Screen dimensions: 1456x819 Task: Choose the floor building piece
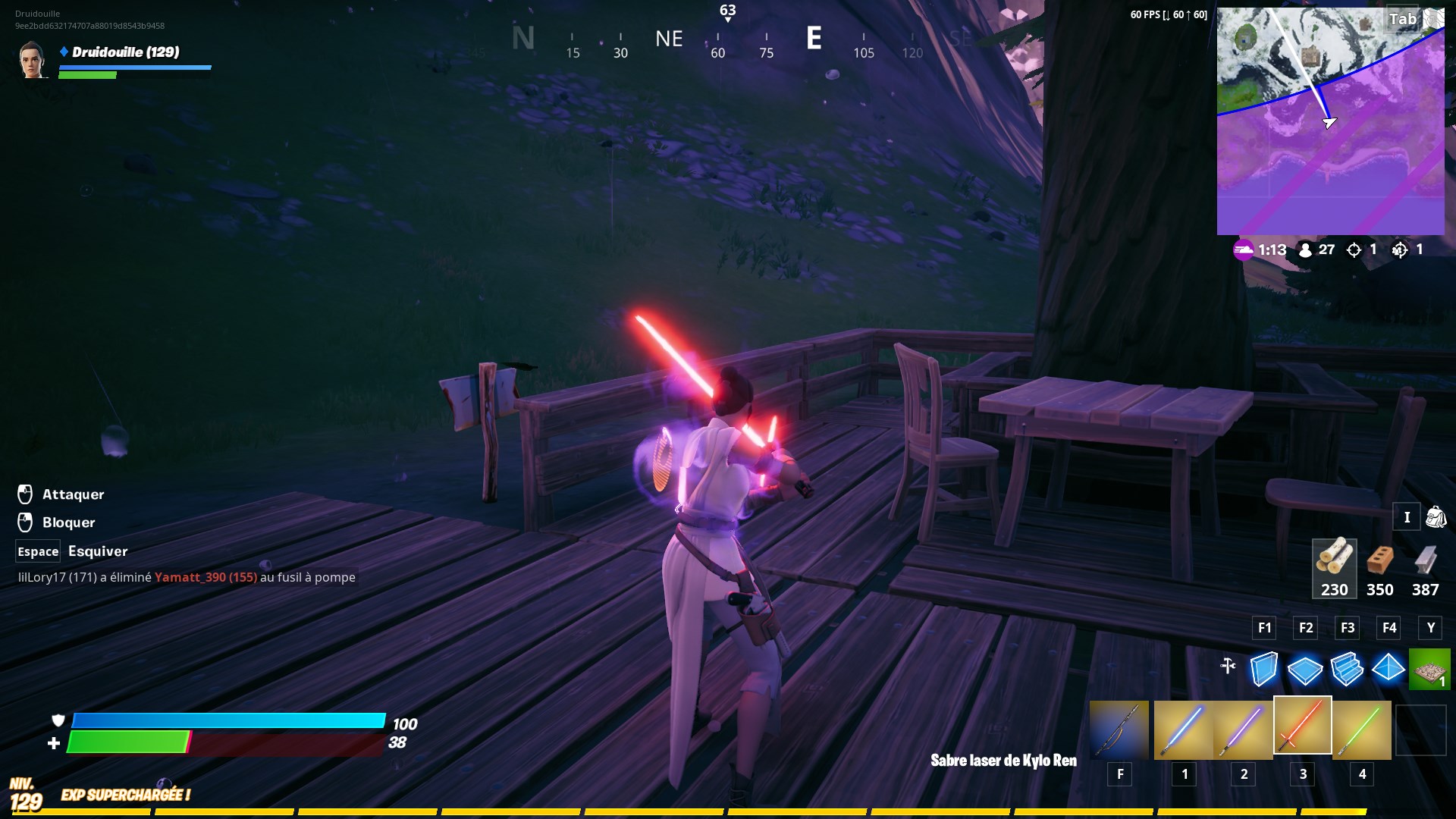pyautogui.click(x=1305, y=669)
